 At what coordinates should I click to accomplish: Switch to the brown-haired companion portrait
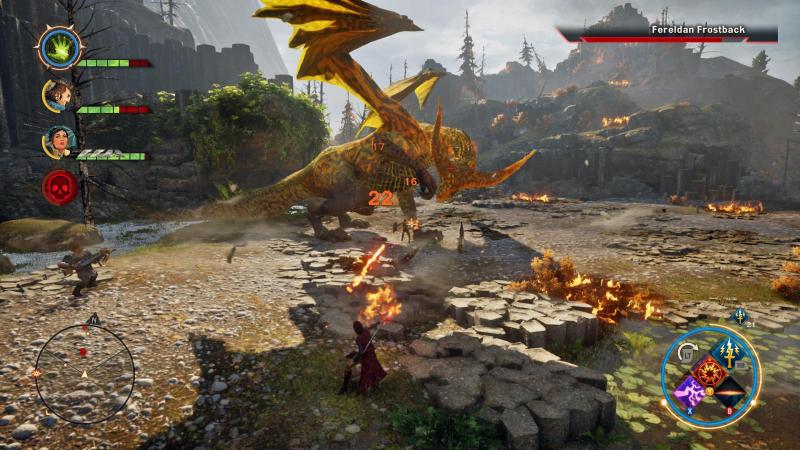click(x=56, y=95)
